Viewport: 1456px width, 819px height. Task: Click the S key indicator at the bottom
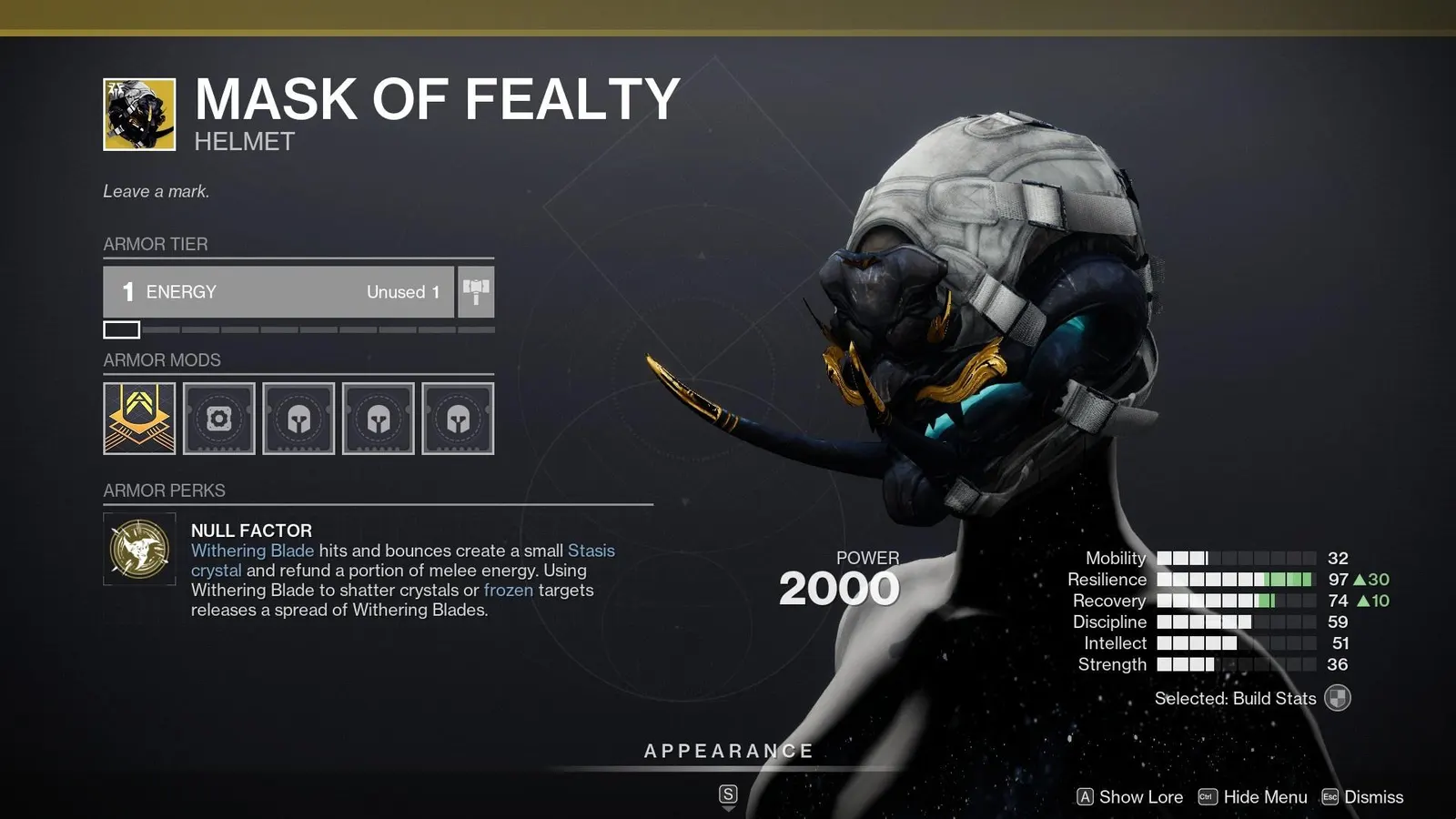727,792
